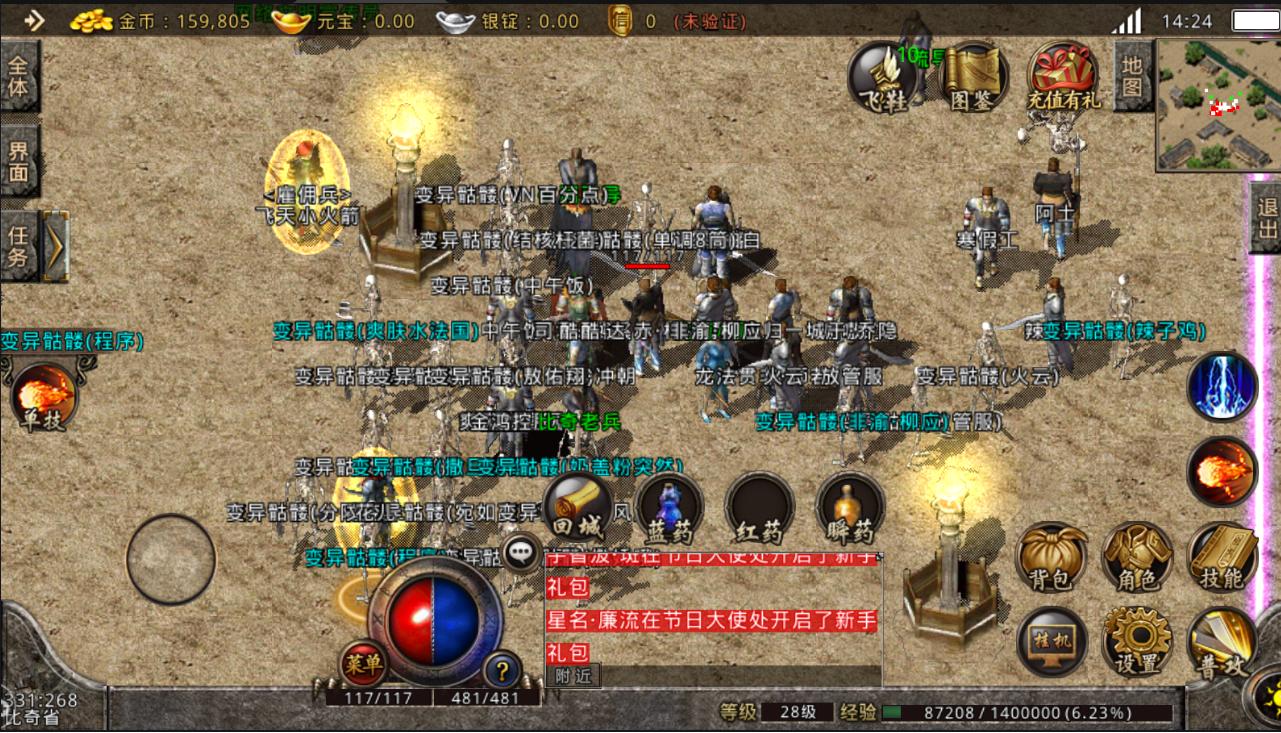Drink the 蓝药 blue potion
The width and height of the screenshot is (1281, 733).
tap(669, 508)
